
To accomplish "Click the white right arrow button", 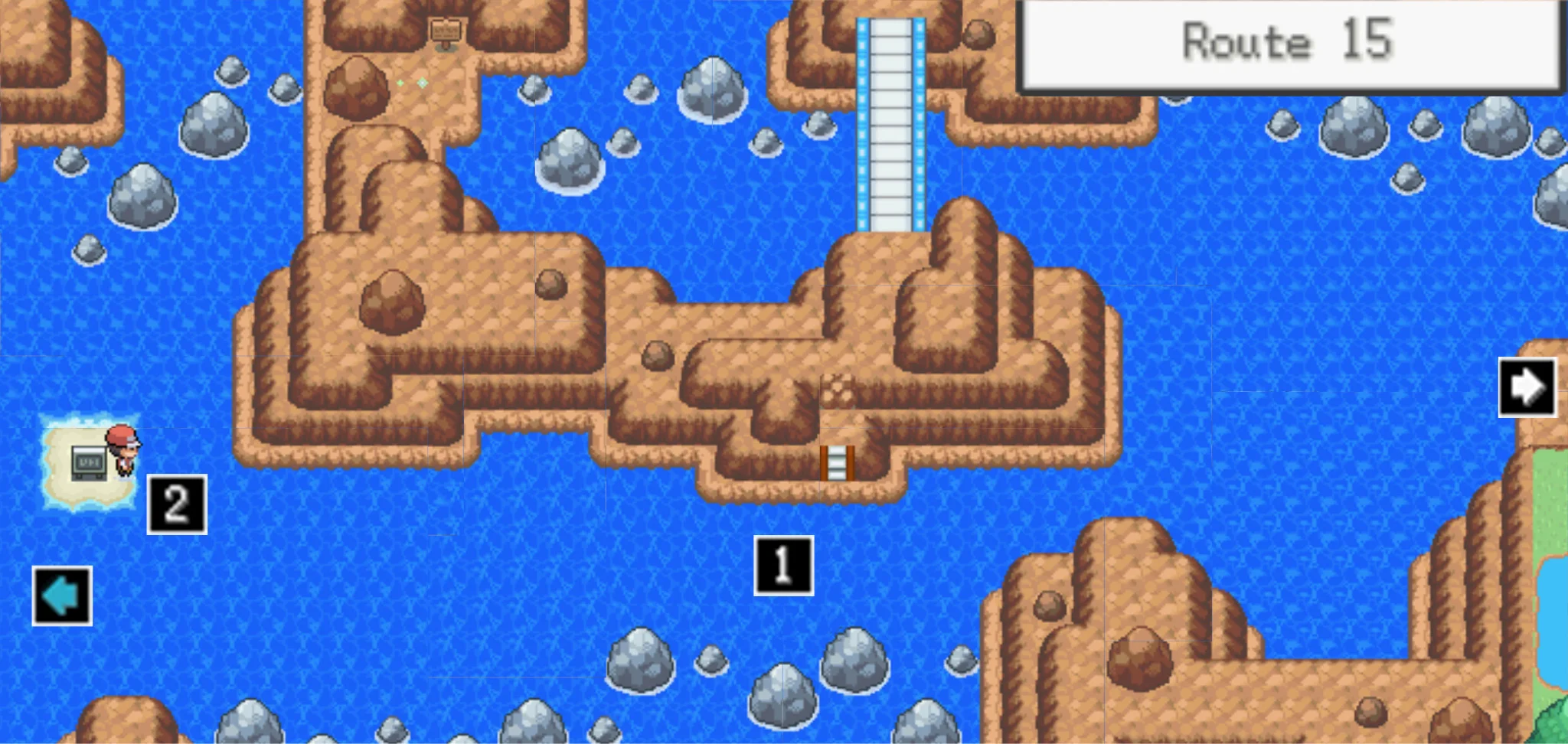I will point(1527,387).
